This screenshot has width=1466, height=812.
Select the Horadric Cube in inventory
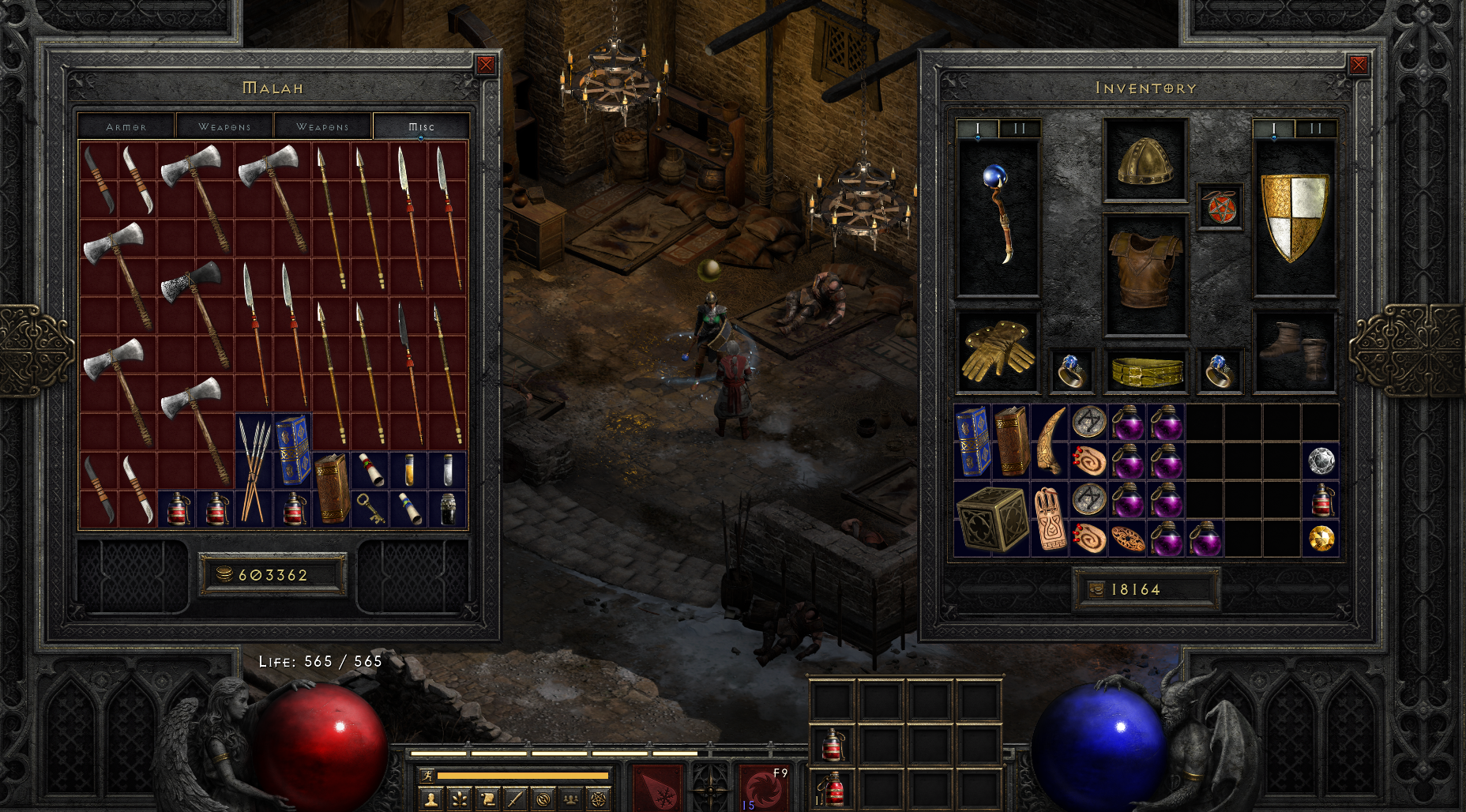[991, 519]
